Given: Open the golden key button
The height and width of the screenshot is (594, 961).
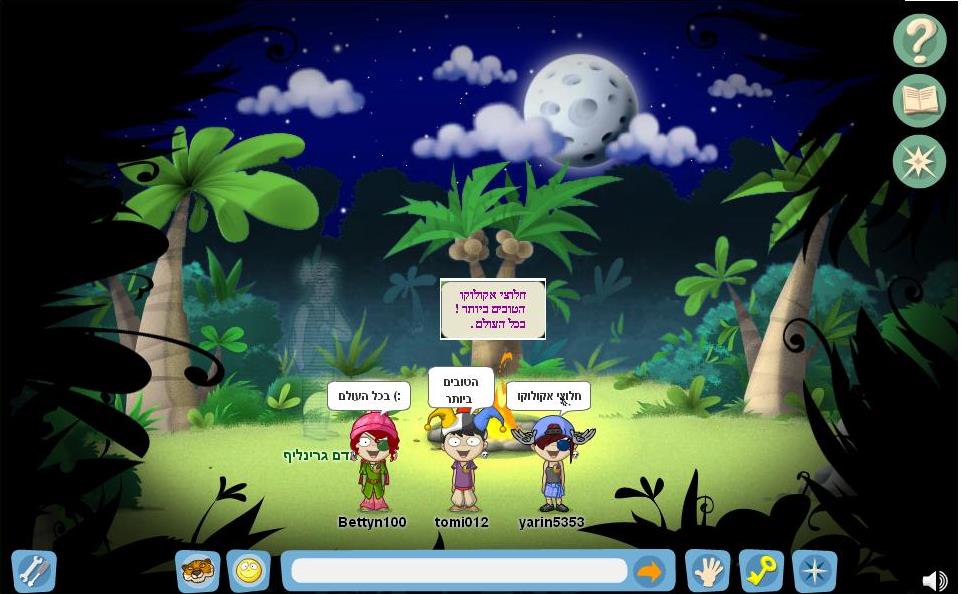Looking at the screenshot, I should click(761, 571).
